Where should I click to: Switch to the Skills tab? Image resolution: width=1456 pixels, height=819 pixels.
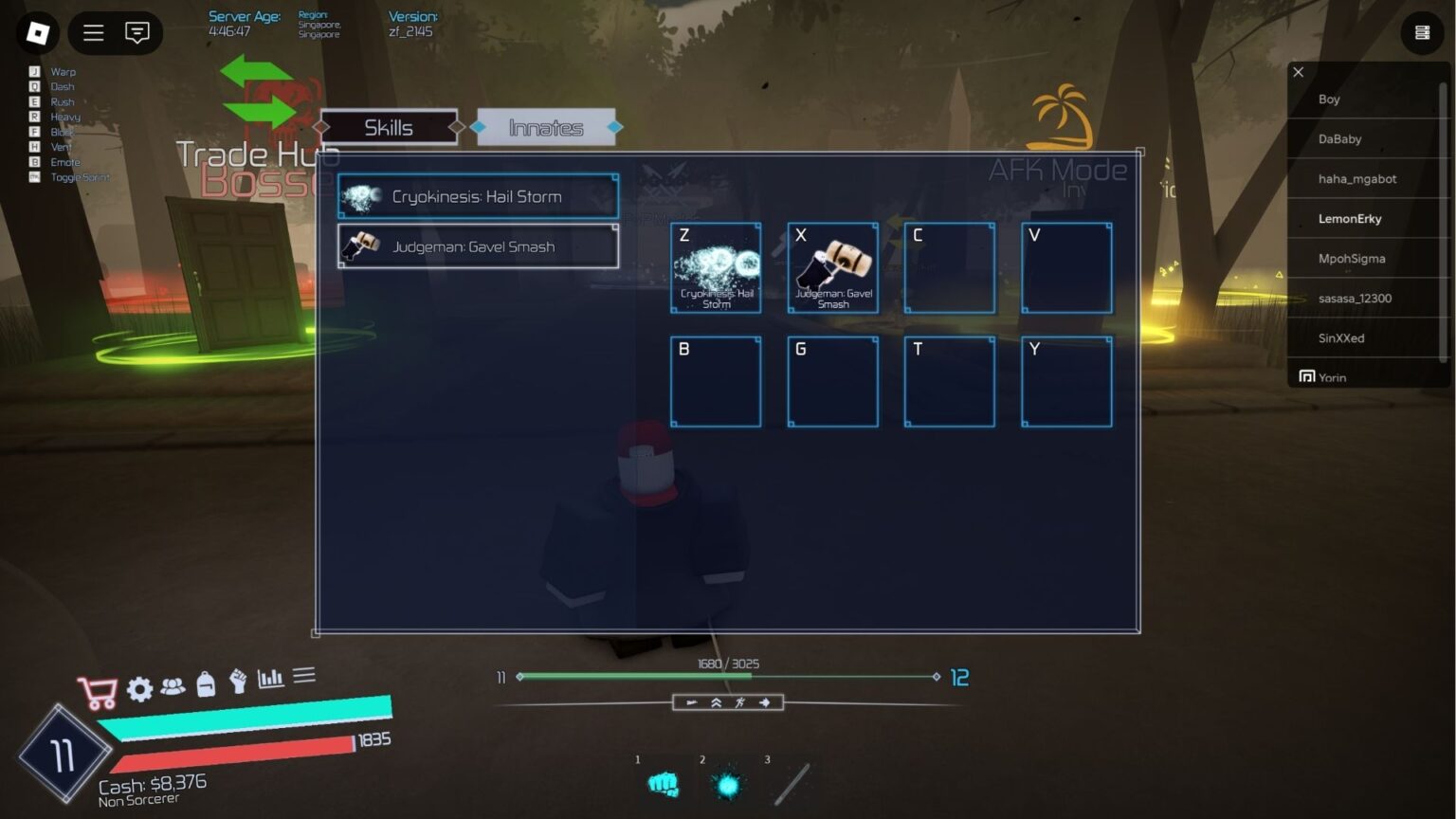[x=389, y=126]
